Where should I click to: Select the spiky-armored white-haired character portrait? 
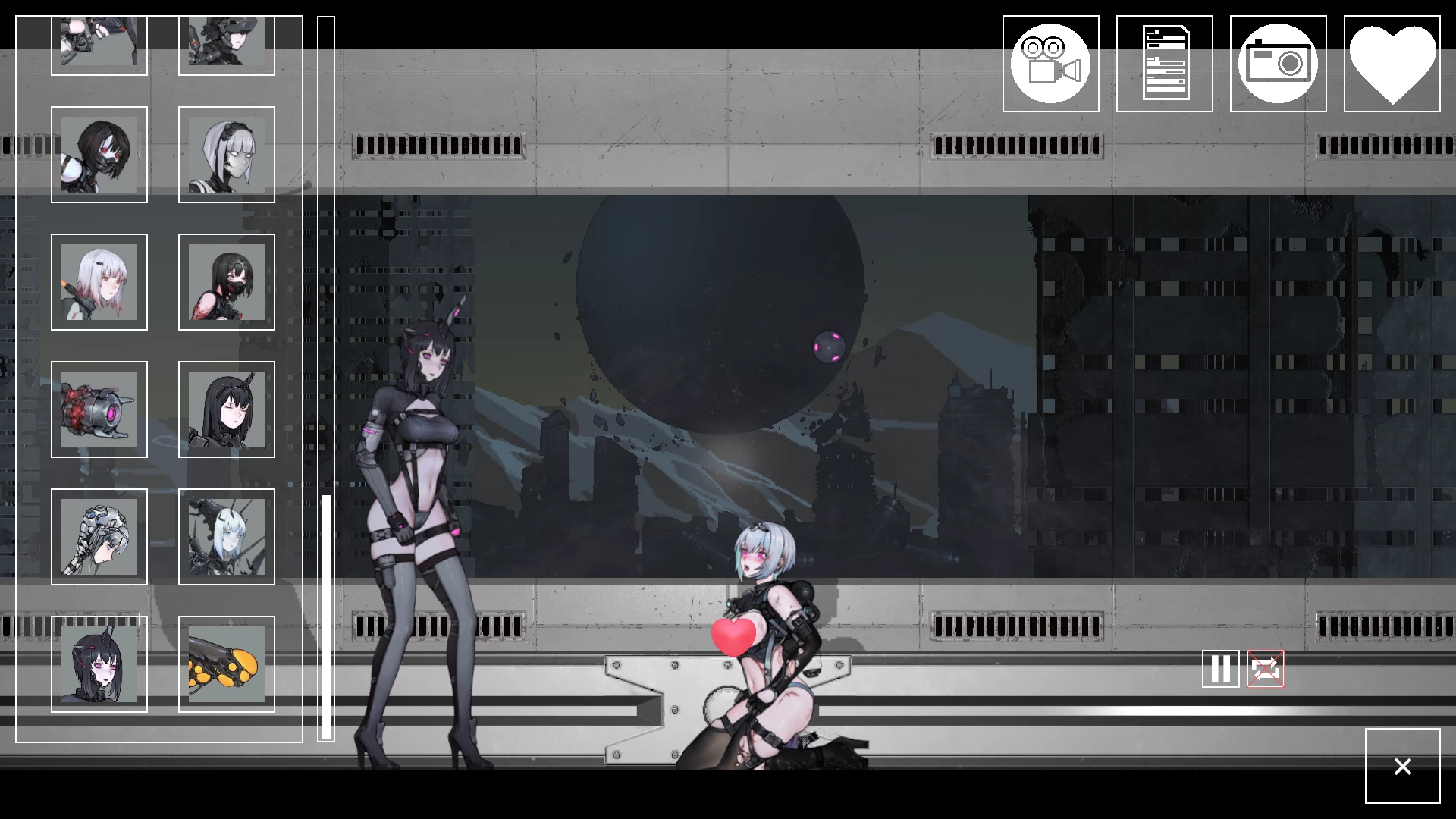point(227,538)
